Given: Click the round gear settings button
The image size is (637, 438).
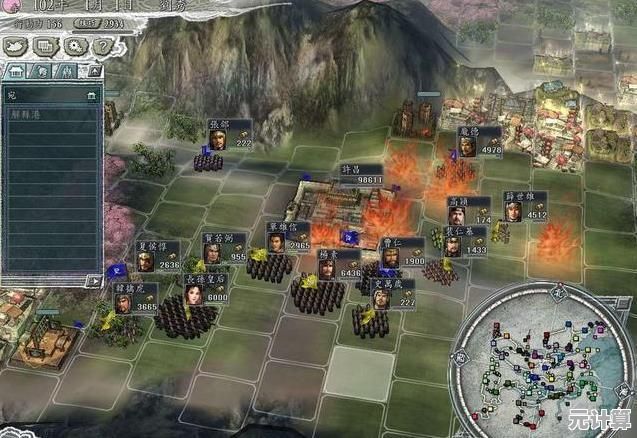Looking at the screenshot, I should coord(74,46).
